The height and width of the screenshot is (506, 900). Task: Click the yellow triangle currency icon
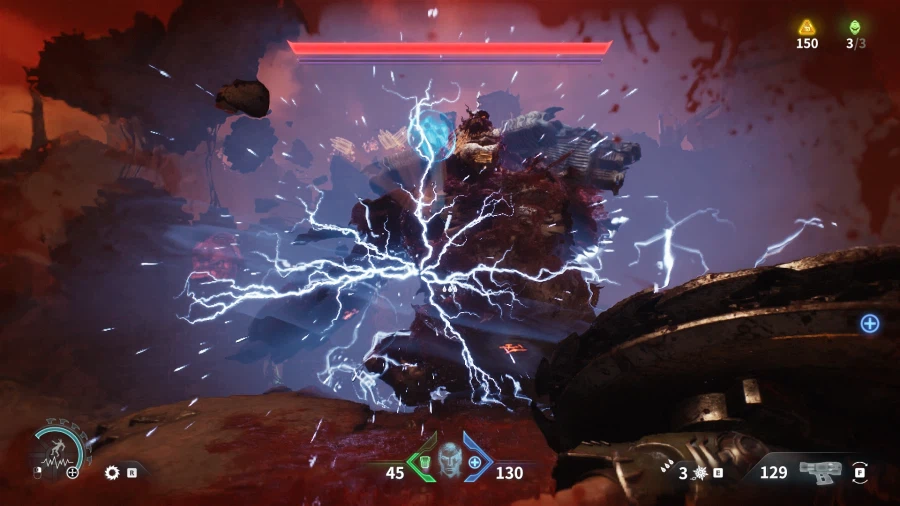pos(806,27)
